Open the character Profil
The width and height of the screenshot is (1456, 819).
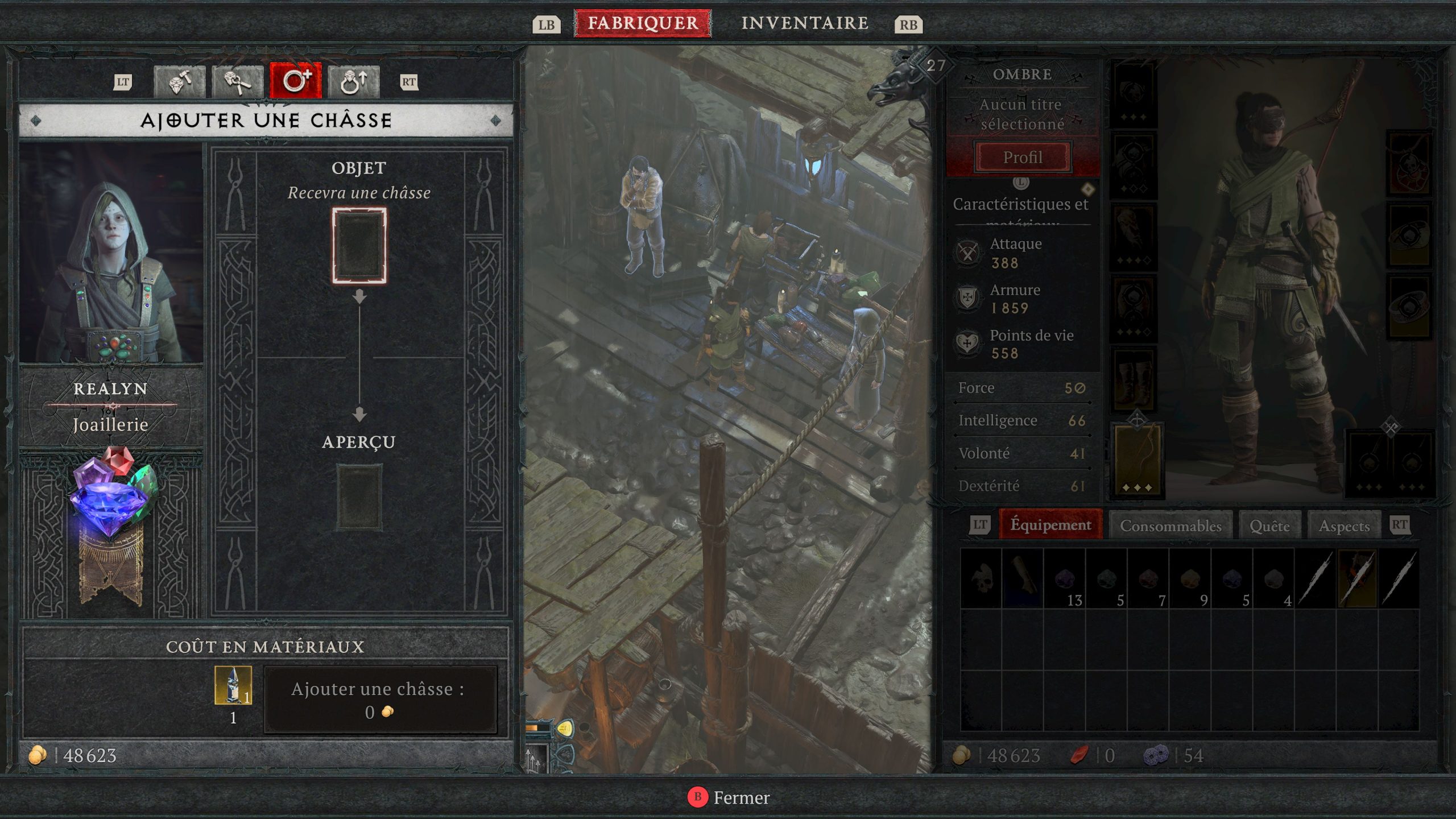coord(1023,157)
